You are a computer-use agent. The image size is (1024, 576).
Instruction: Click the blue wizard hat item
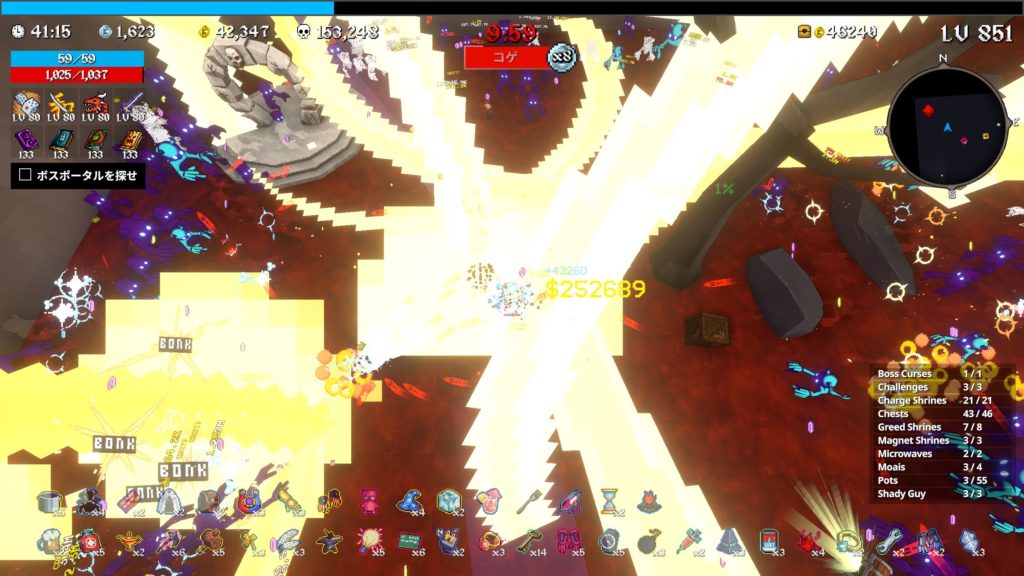tap(409, 501)
